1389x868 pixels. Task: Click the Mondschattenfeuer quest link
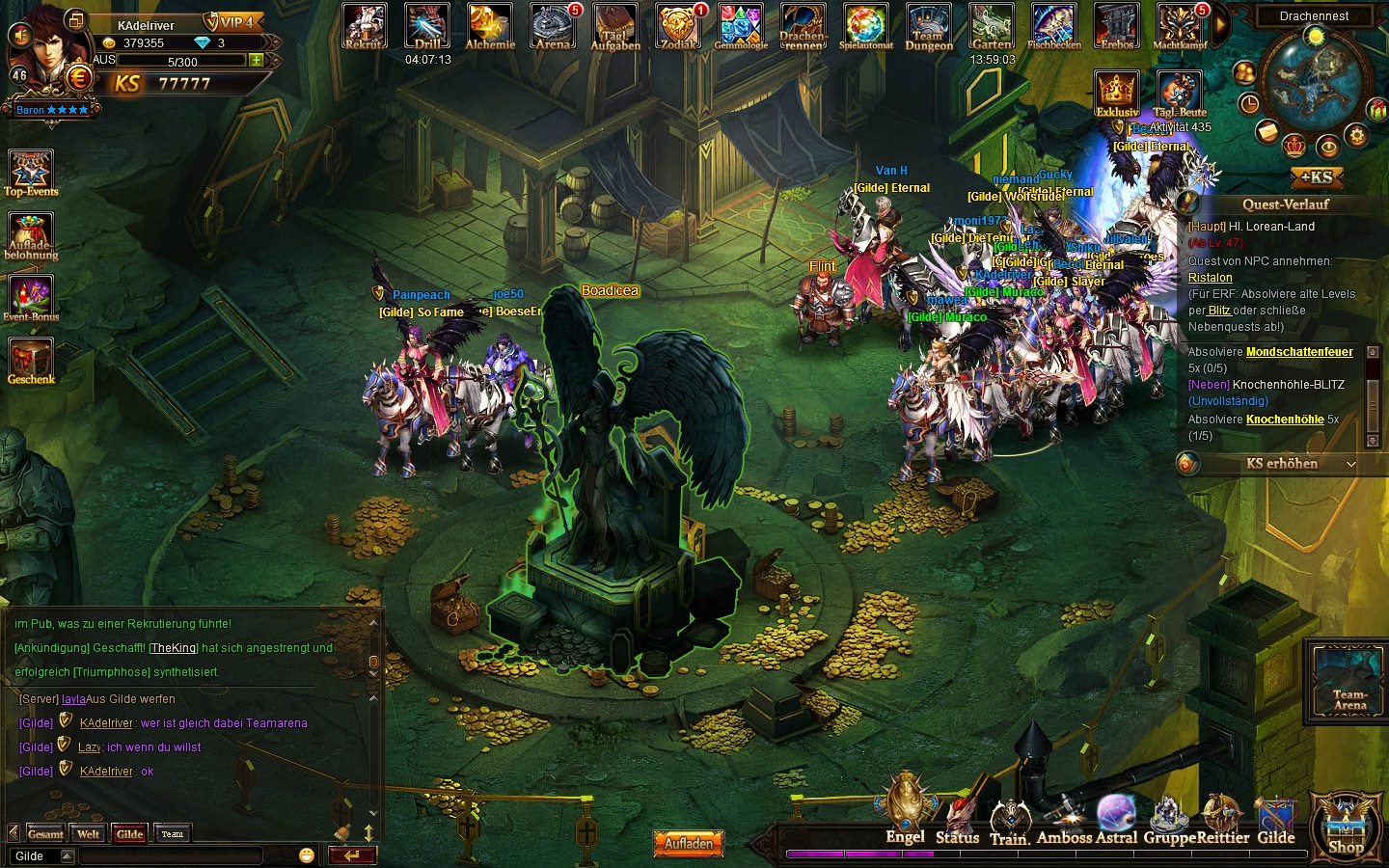click(x=1298, y=352)
